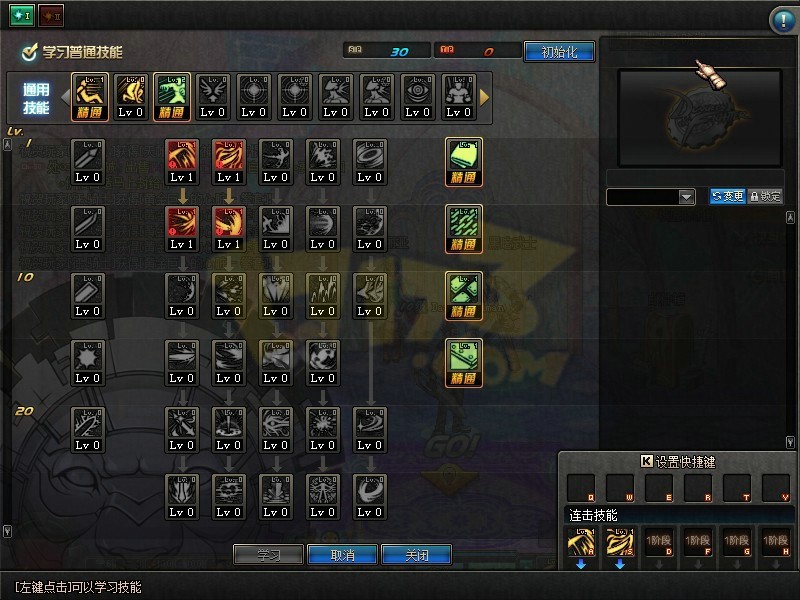Toggle the 学习普通技能 checkbox
The image size is (800, 600).
point(29,52)
